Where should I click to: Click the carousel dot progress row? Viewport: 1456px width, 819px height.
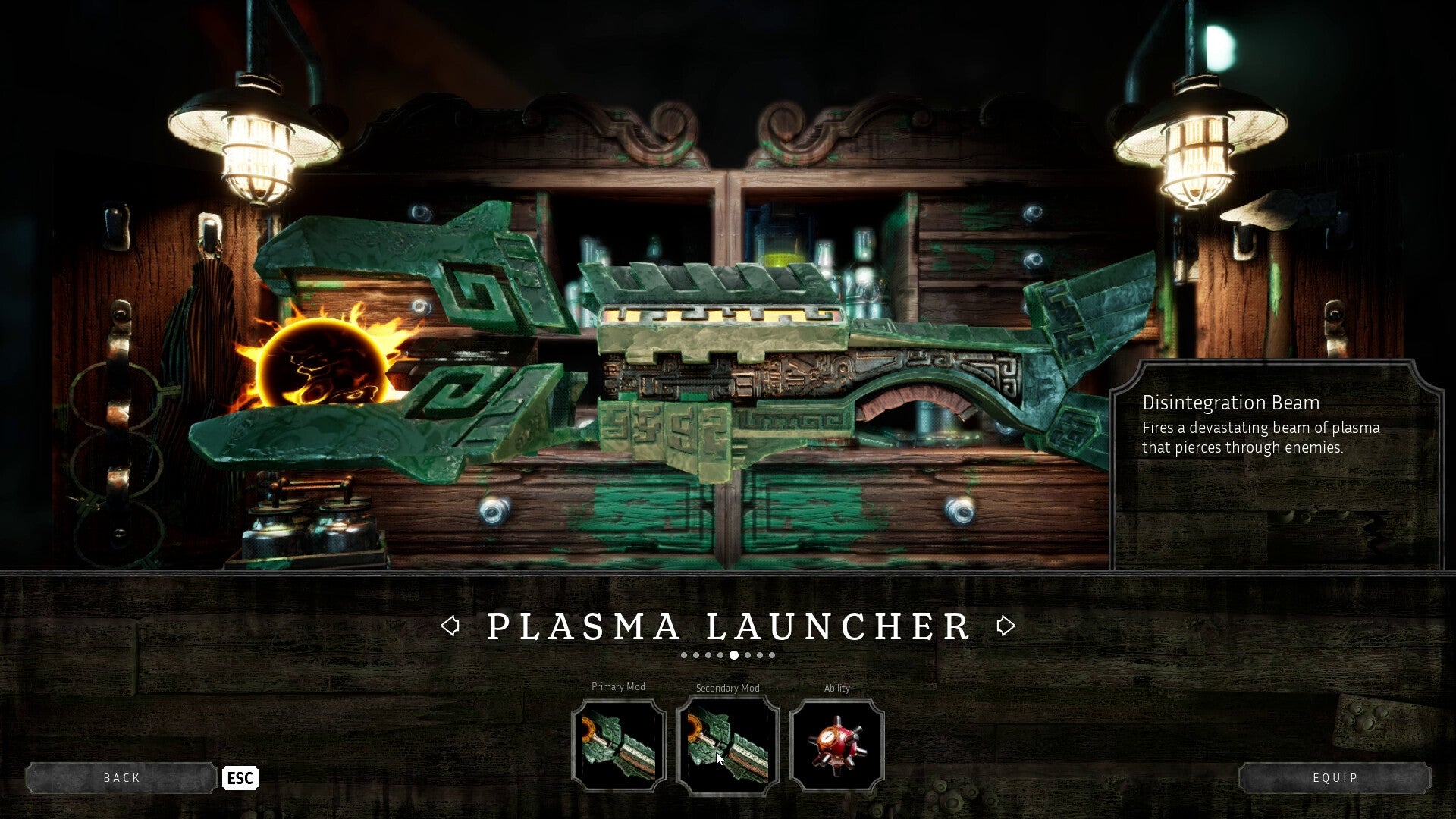[728, 654]
